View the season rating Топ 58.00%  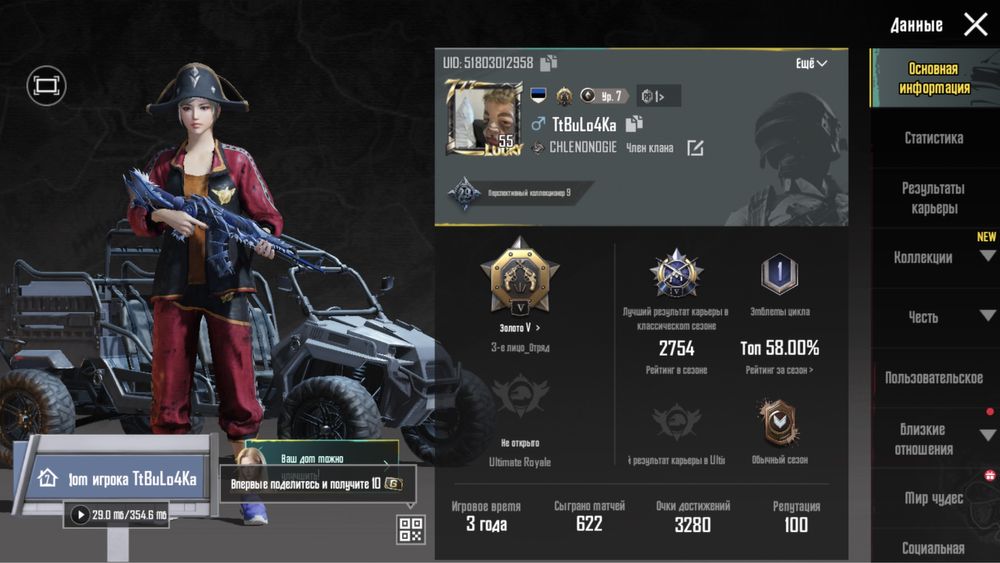pos(779,349)
